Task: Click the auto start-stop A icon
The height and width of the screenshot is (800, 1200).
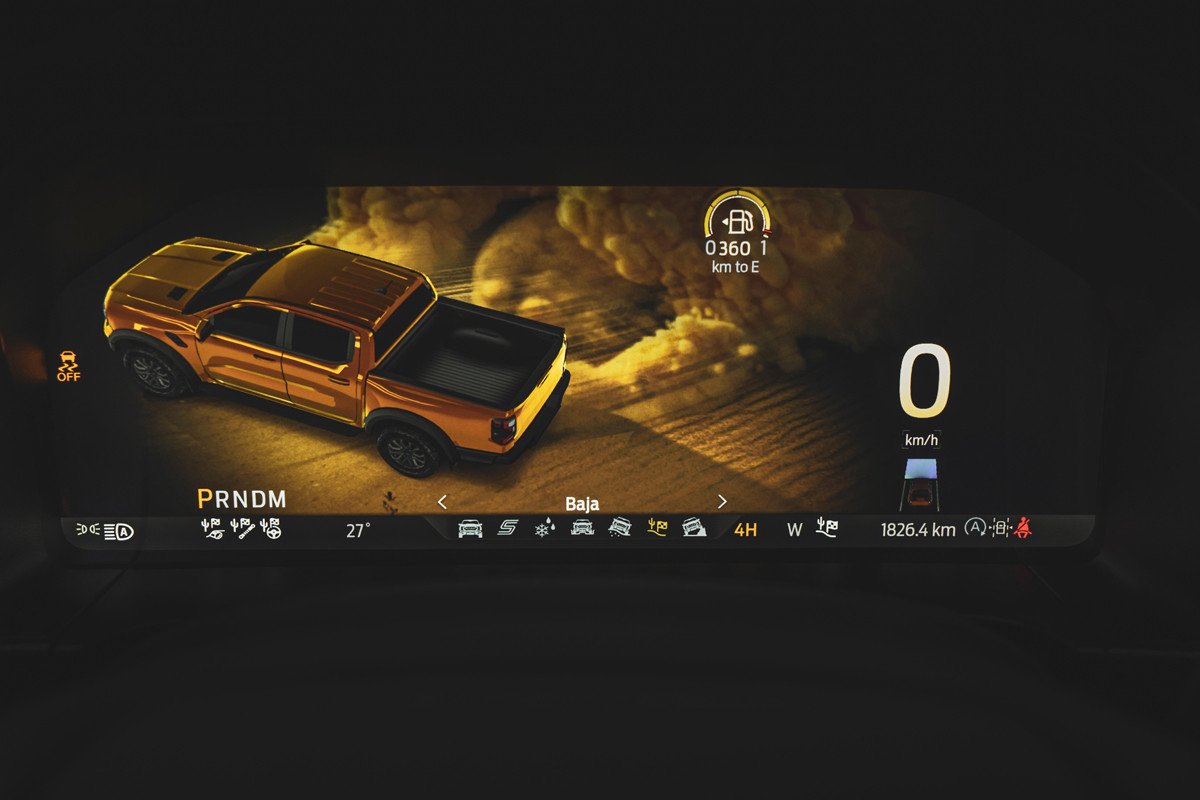Action: click(x=974, y=528)
